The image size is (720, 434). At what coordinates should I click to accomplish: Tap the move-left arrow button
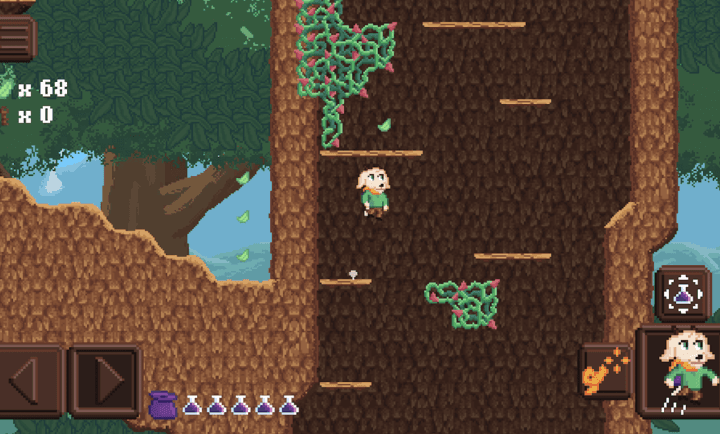point(30,380)
